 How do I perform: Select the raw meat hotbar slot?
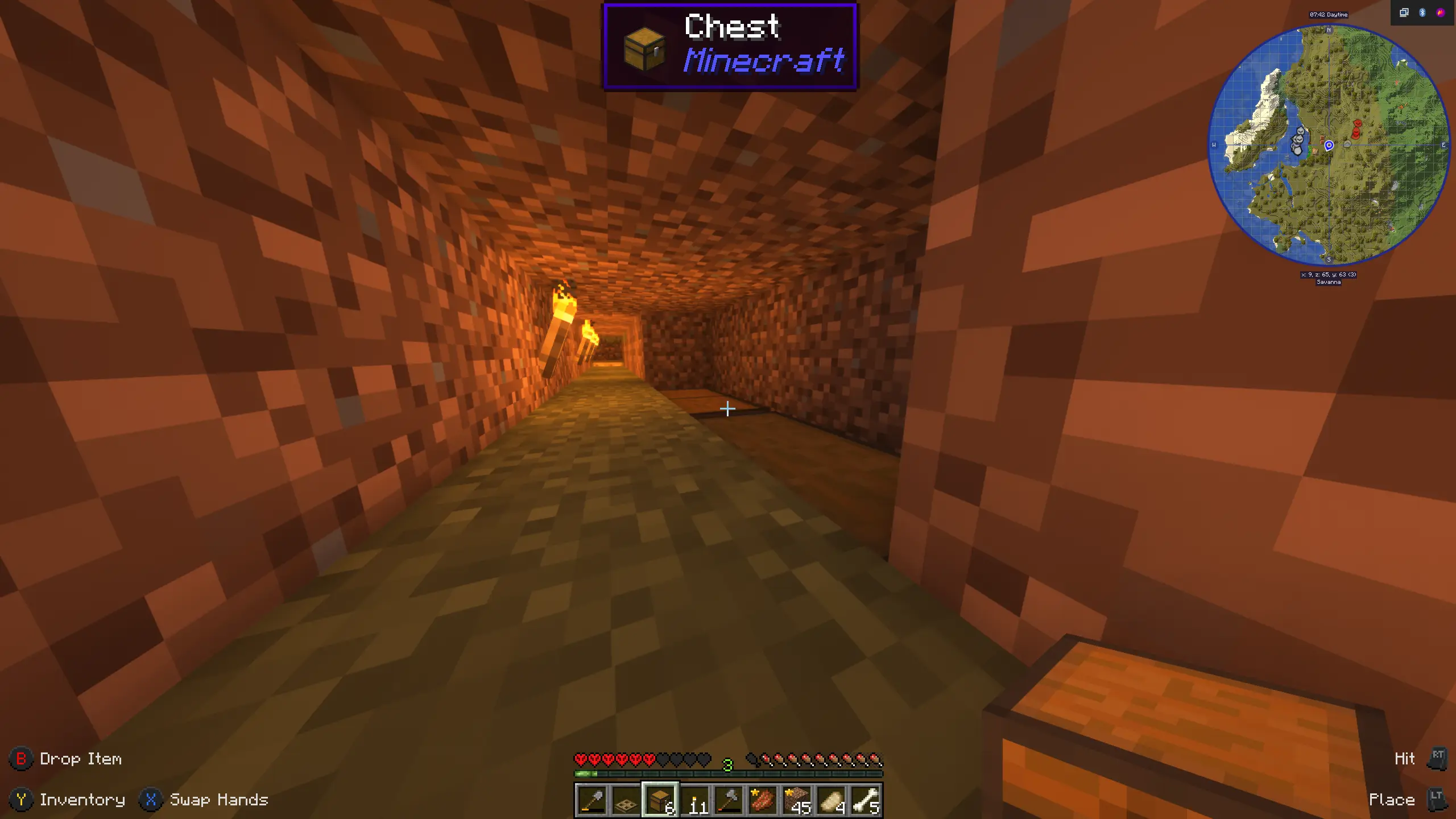[763, 800]
